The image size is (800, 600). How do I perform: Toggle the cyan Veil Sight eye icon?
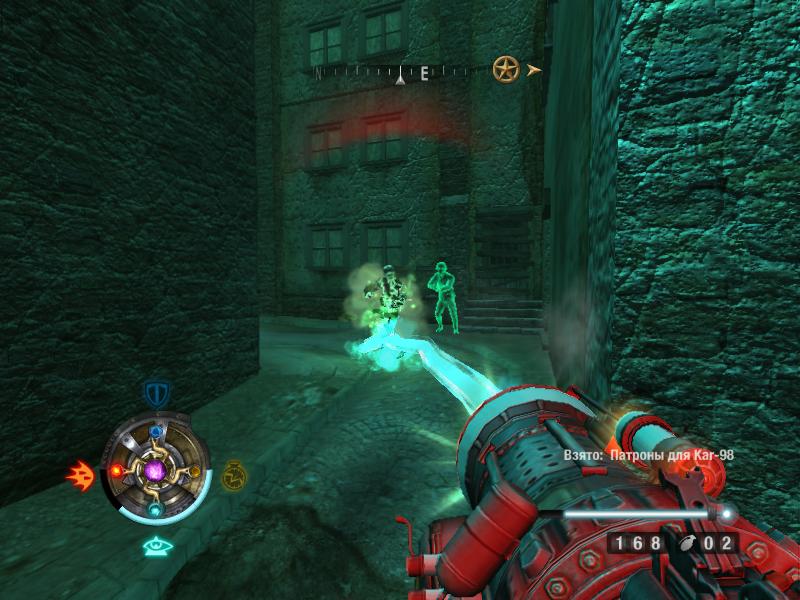click(x=155, y=546)
